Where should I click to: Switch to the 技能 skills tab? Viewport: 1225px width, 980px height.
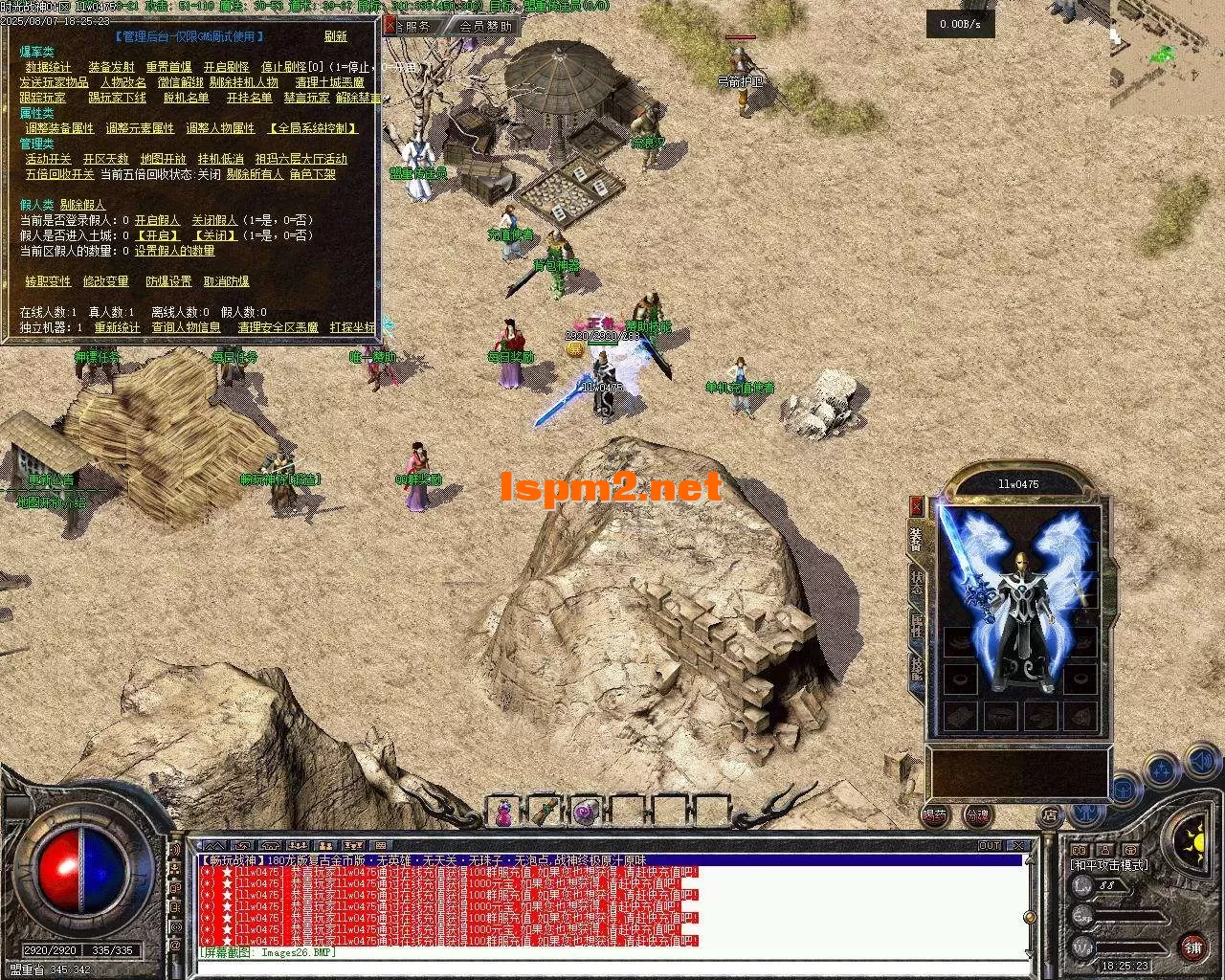coord(916,666)
